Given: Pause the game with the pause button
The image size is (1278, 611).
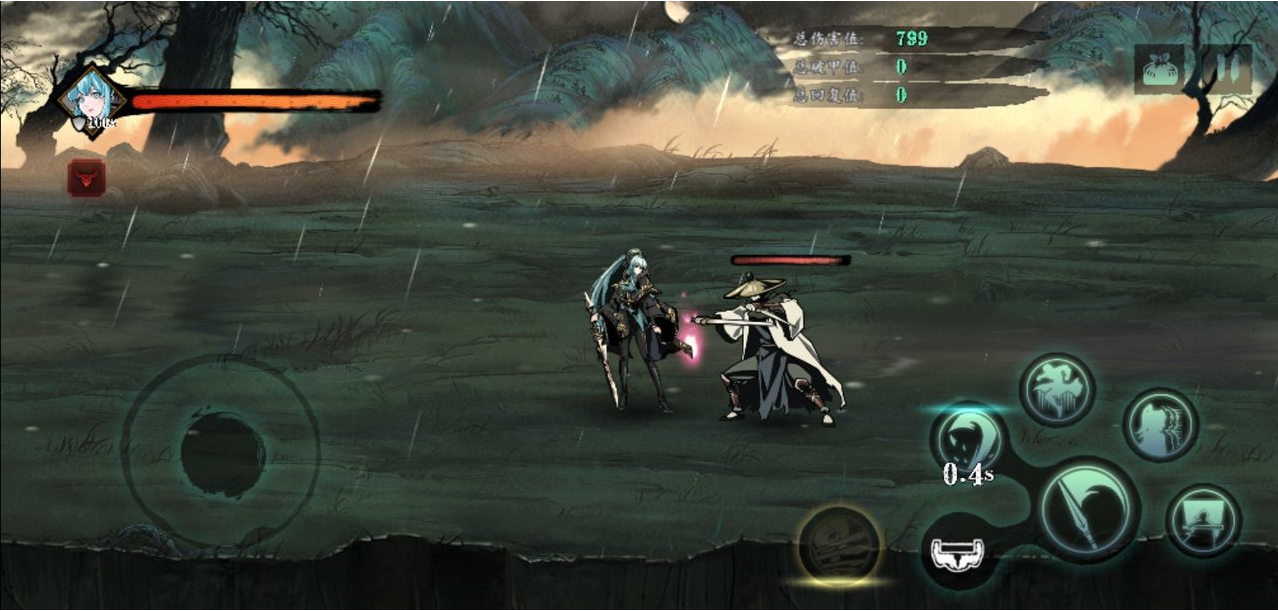Looking at the screenshot, I should click(x=1225, y=69).
